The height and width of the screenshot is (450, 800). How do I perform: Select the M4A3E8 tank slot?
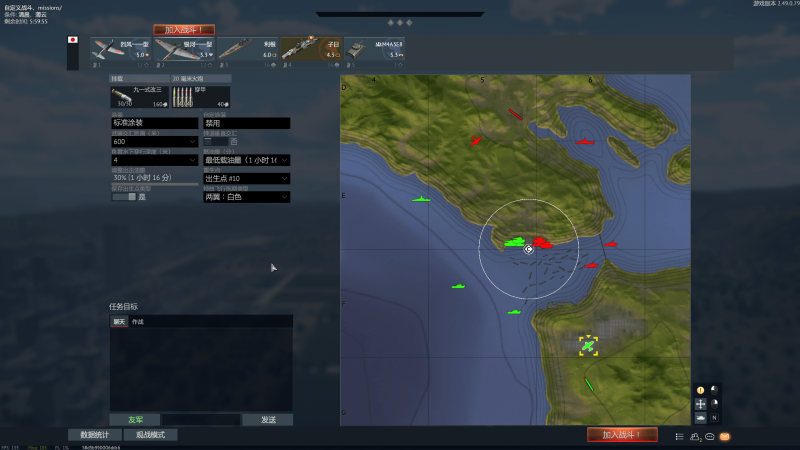click(x=374, y=49)
